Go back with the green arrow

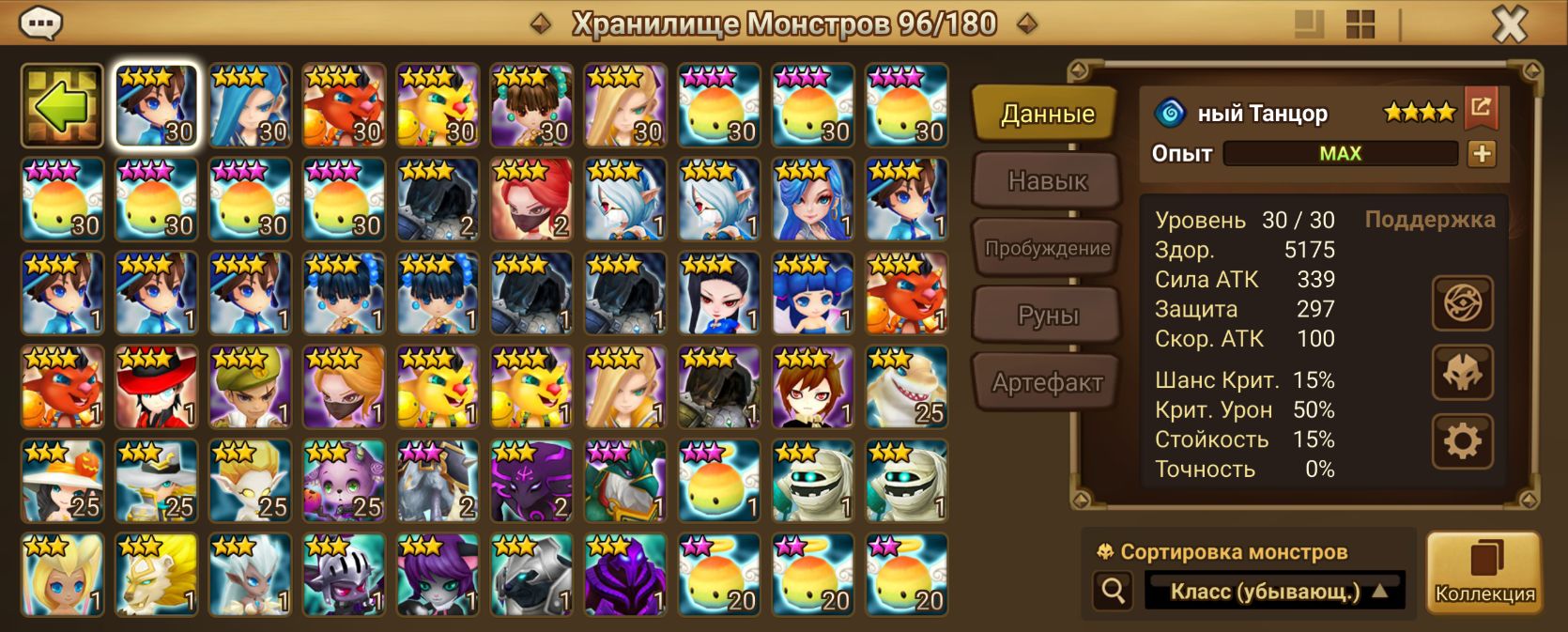point(62,105)
